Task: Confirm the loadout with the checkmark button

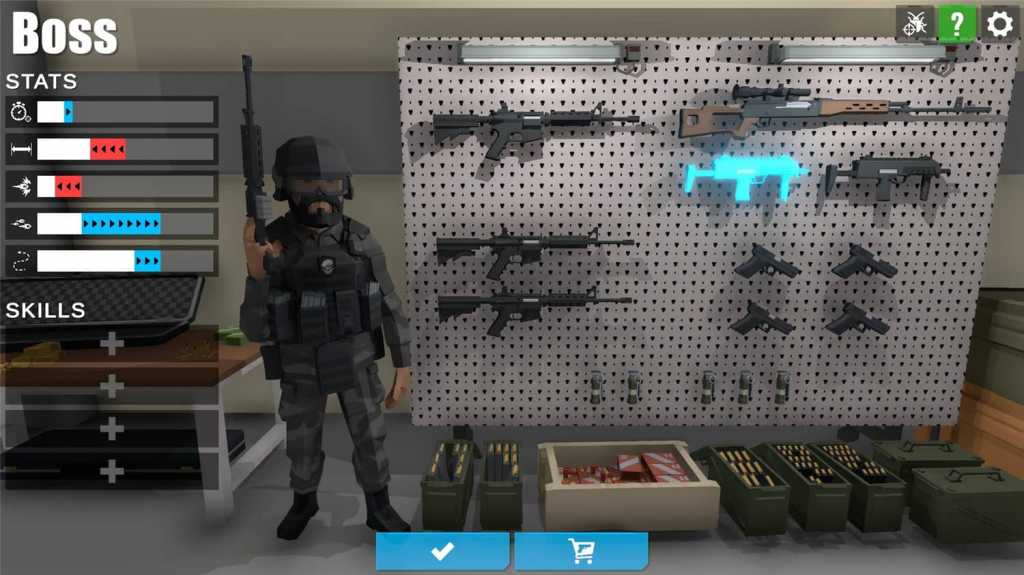Action: click(442, 551)
